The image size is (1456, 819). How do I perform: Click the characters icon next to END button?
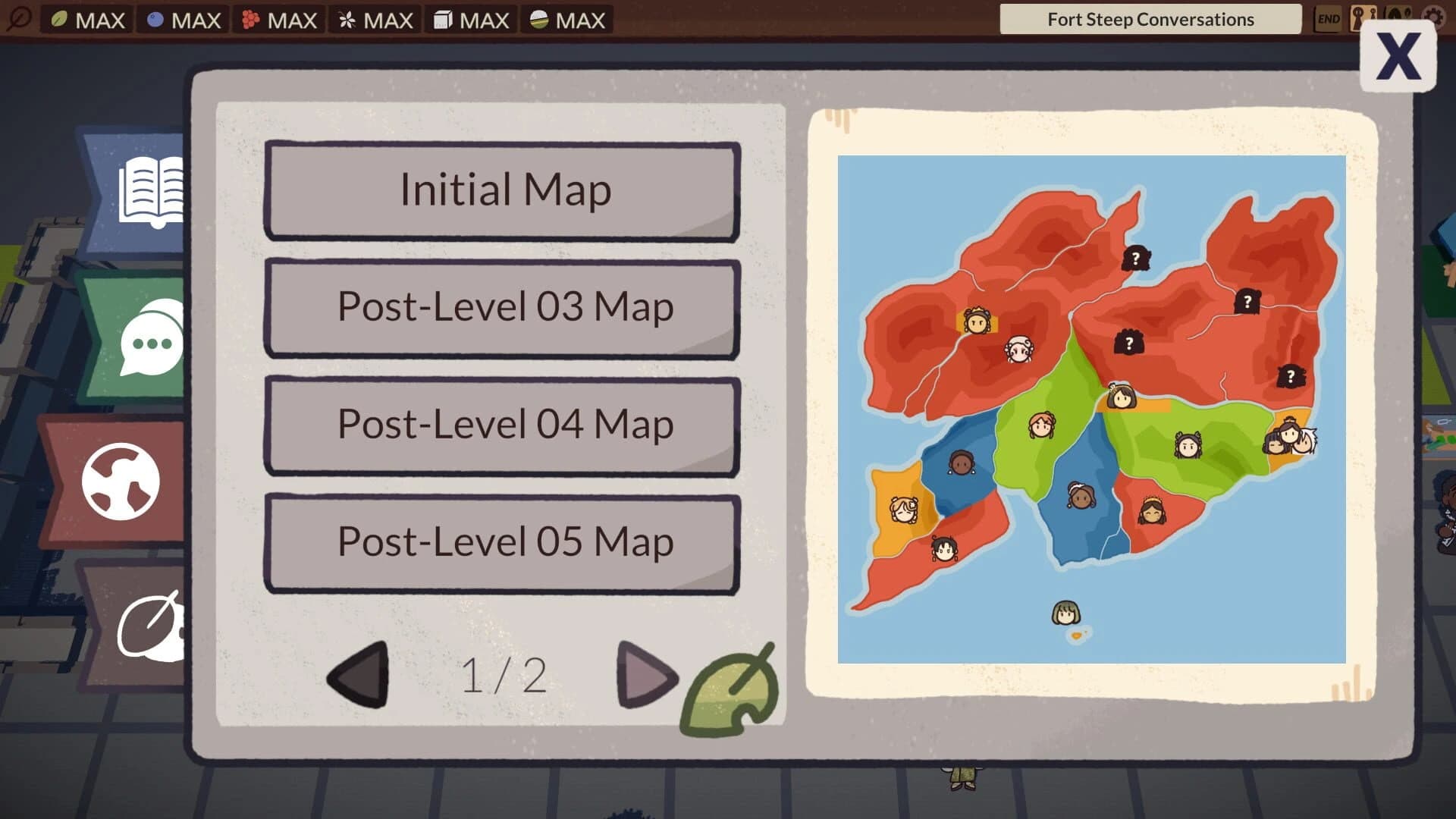click(1364, 18)
